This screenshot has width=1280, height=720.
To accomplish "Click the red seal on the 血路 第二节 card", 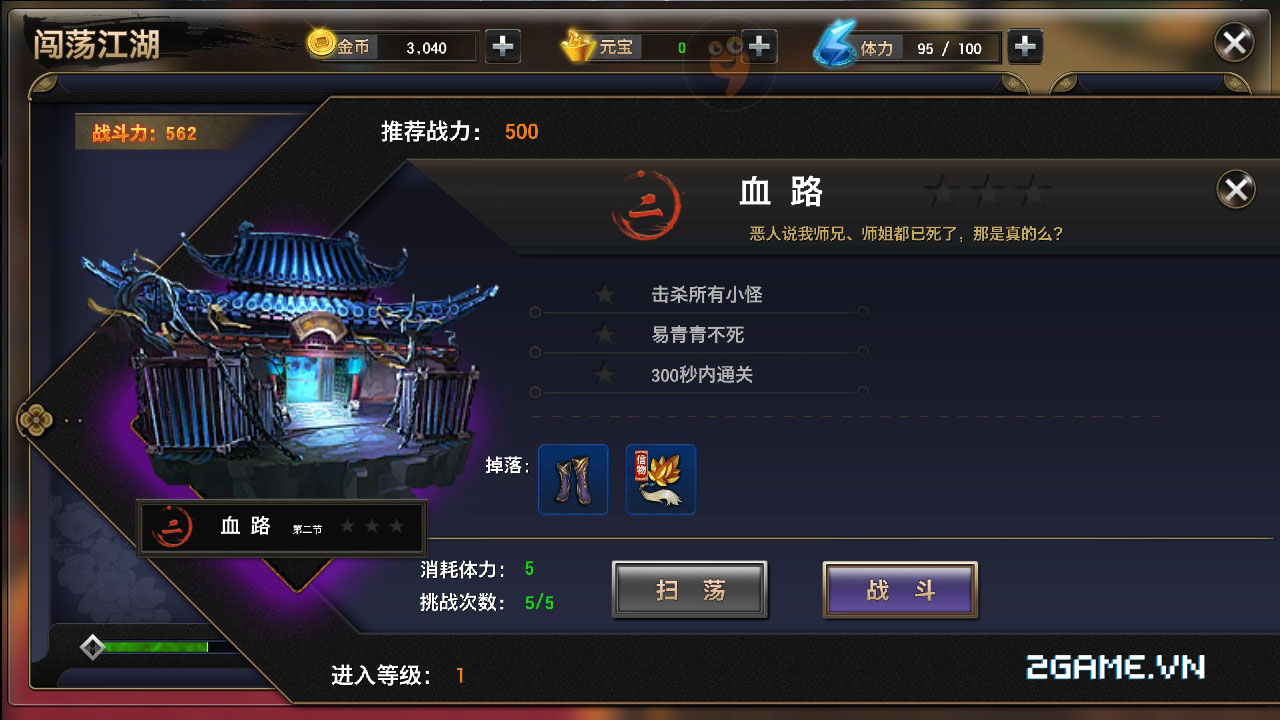I will [171, 525].
